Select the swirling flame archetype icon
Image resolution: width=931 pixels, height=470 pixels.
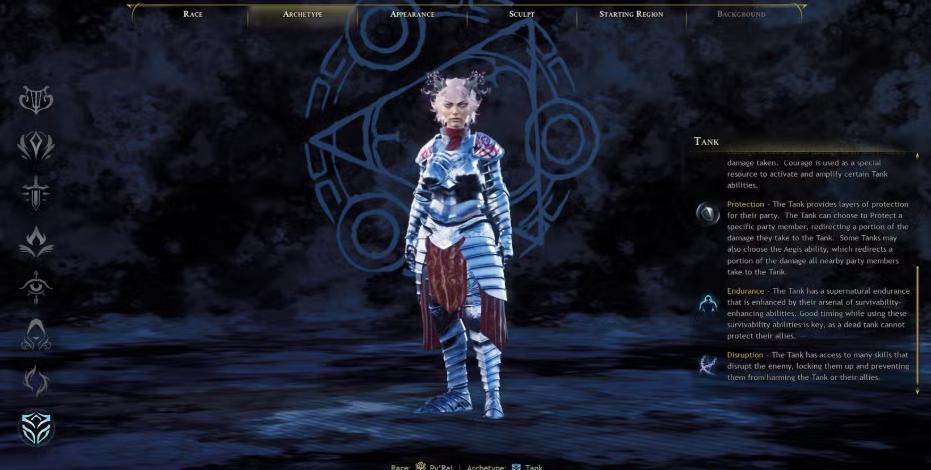tap(36, 381)
